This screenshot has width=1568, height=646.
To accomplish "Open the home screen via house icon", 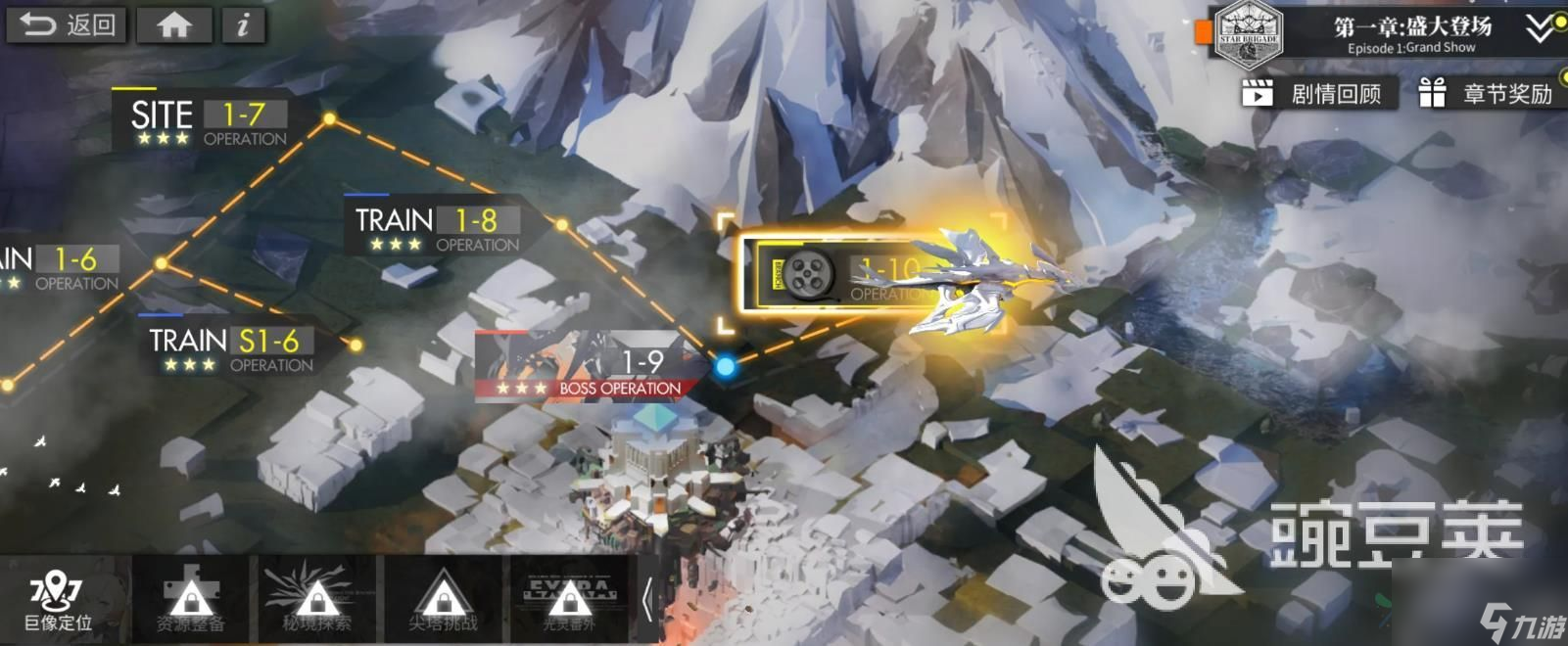I will pos(174,24).
